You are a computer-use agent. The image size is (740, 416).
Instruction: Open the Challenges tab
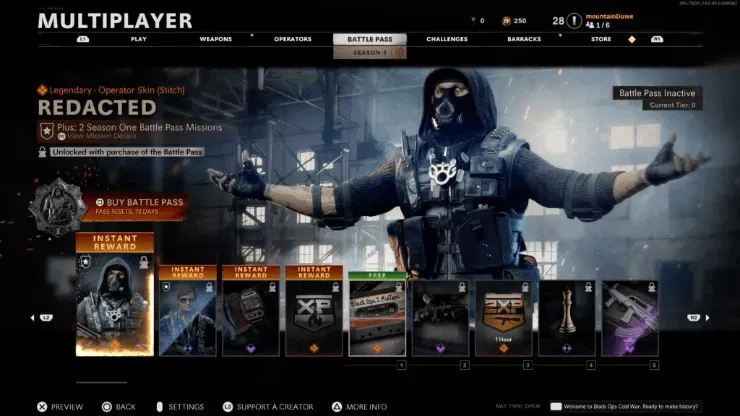(446, 39)
